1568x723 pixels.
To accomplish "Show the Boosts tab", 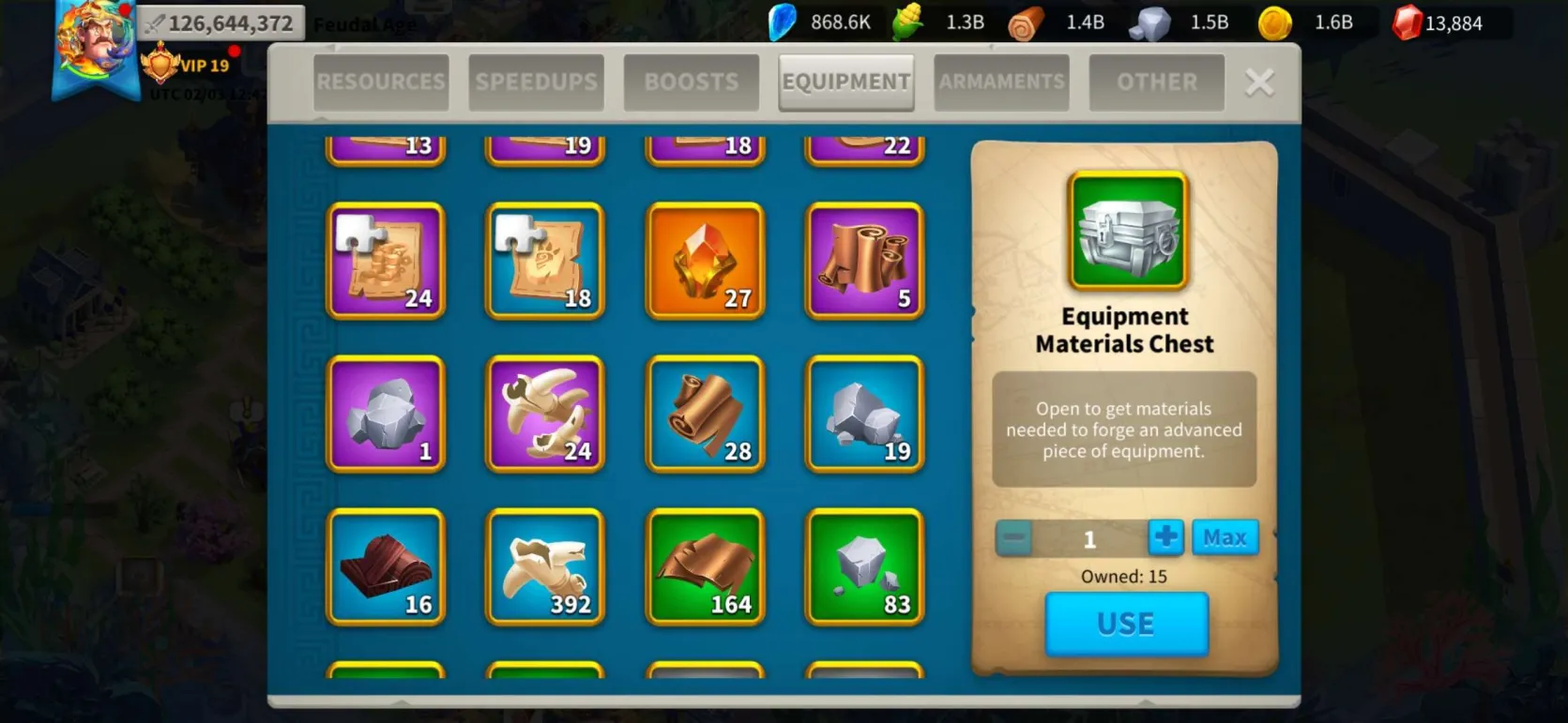I will point(691,83).
